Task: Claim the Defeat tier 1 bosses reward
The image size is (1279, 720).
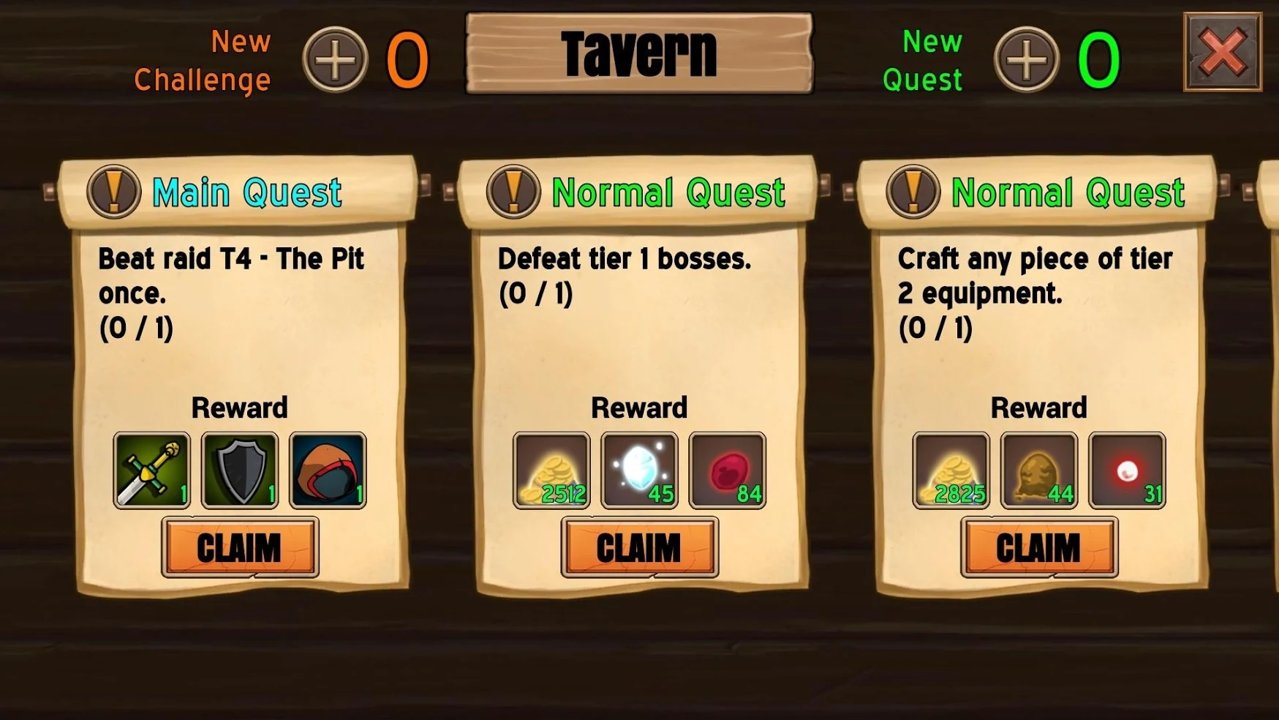Action: click(640, 548)
